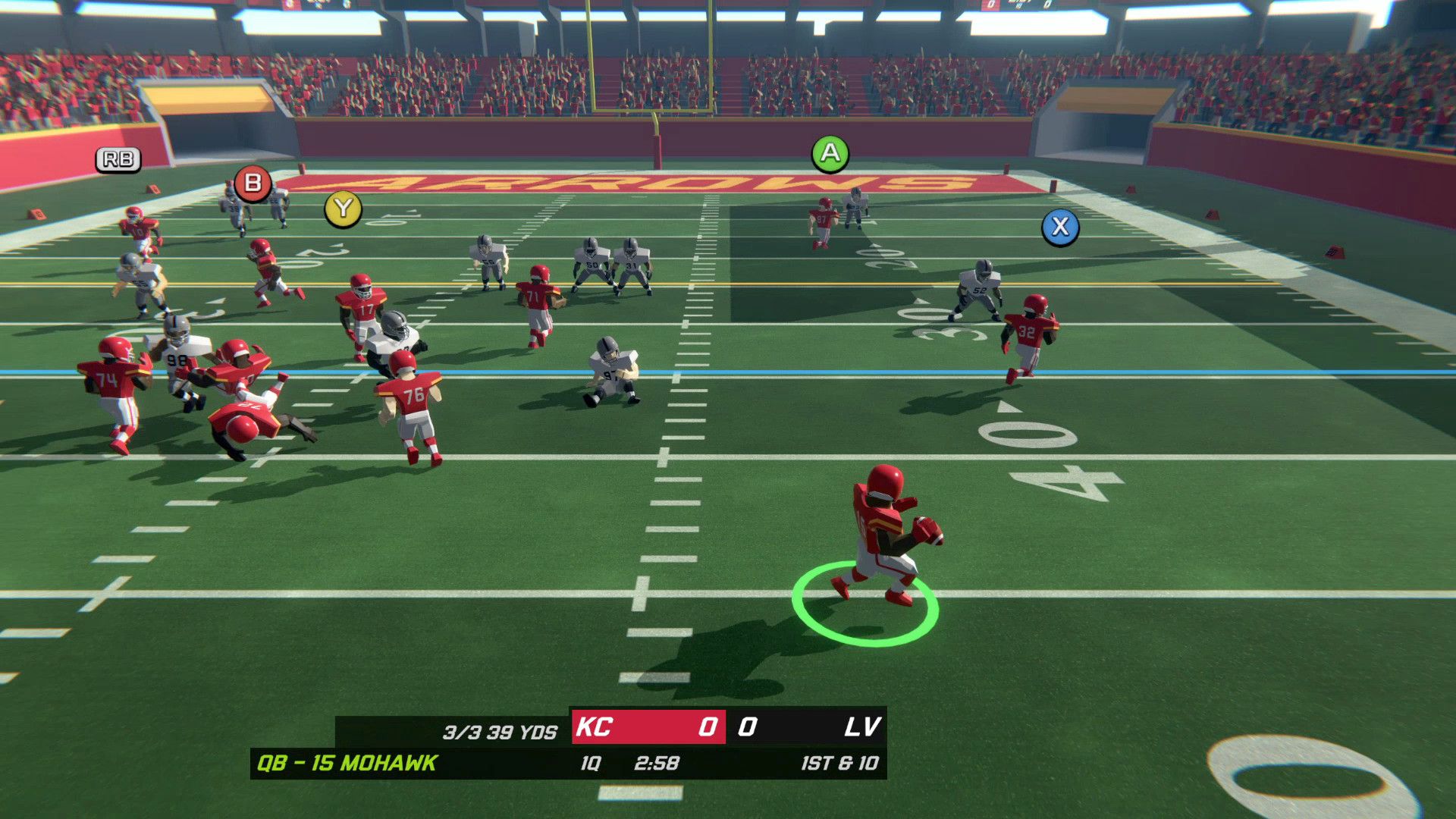Pick the yellow Y button receiver icon
This screenshot has width=1456, height=819.
pos(343,210)
